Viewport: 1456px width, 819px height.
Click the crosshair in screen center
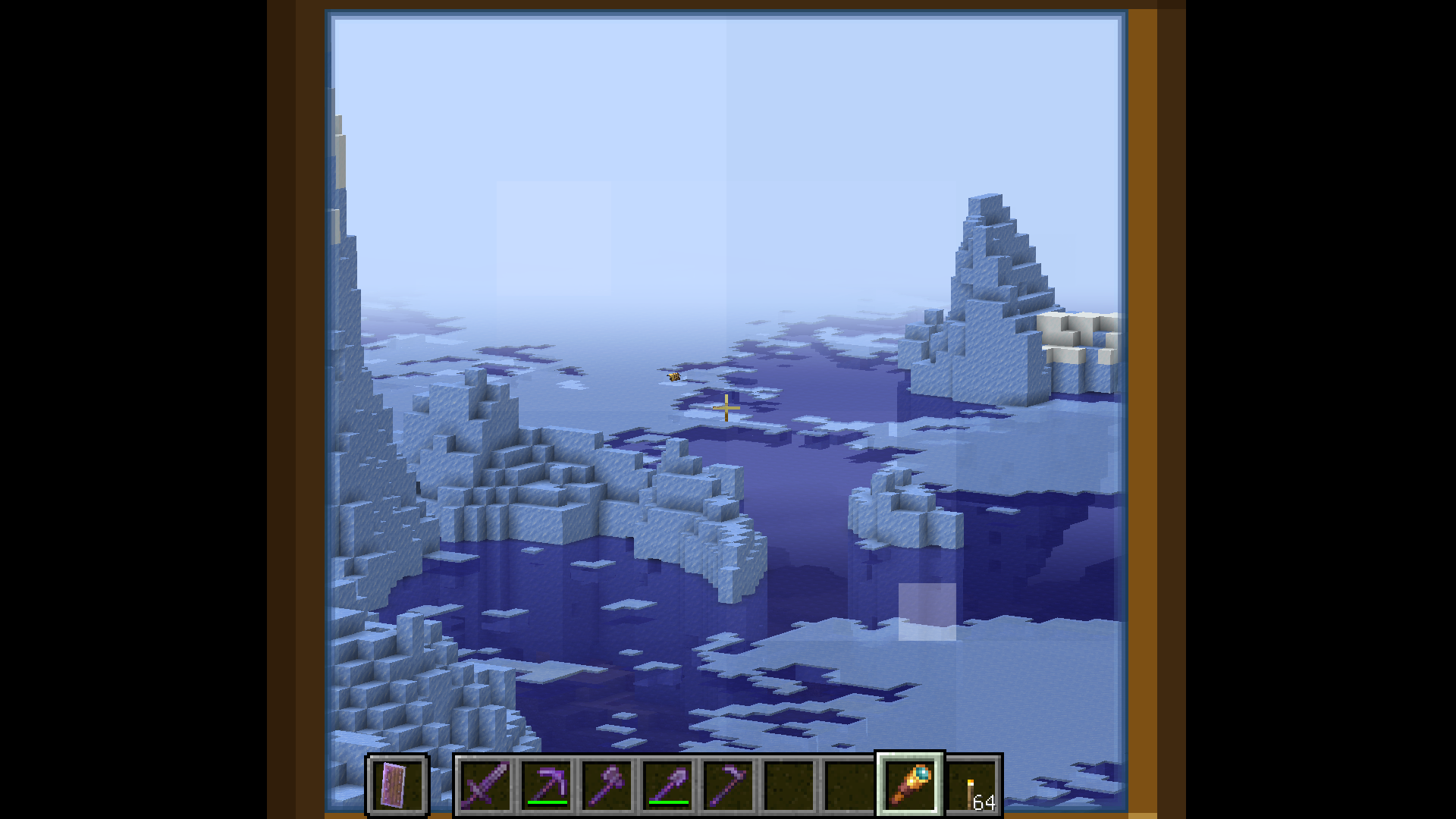[x=726, y=408]
